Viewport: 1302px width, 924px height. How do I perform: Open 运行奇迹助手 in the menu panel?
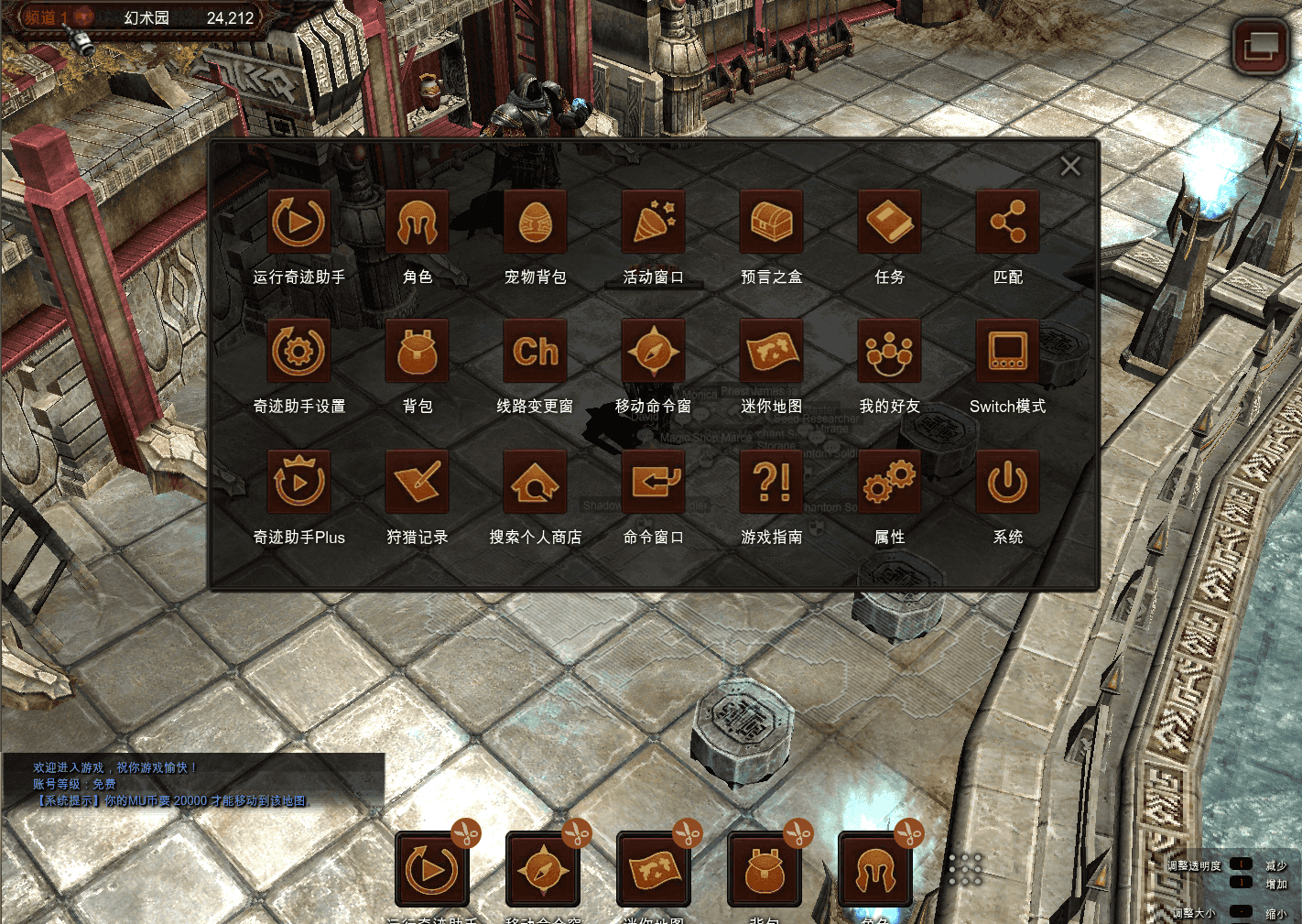pyautogui.click(x=298, y=223)
